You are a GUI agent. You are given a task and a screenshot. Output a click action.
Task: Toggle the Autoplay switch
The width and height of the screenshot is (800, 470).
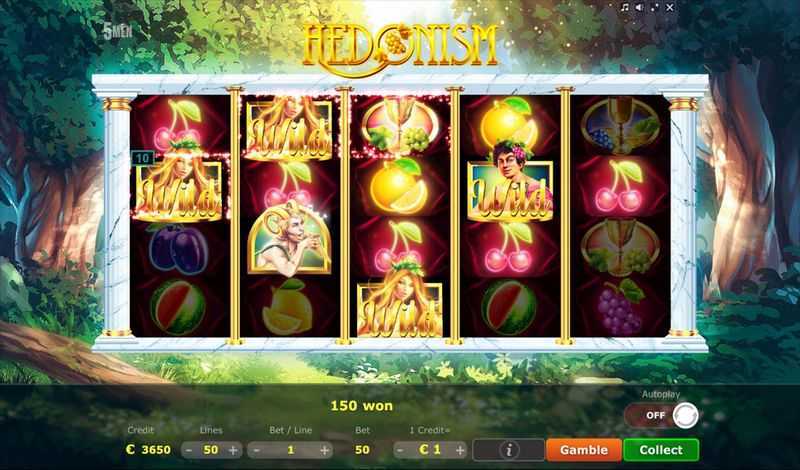662,415
